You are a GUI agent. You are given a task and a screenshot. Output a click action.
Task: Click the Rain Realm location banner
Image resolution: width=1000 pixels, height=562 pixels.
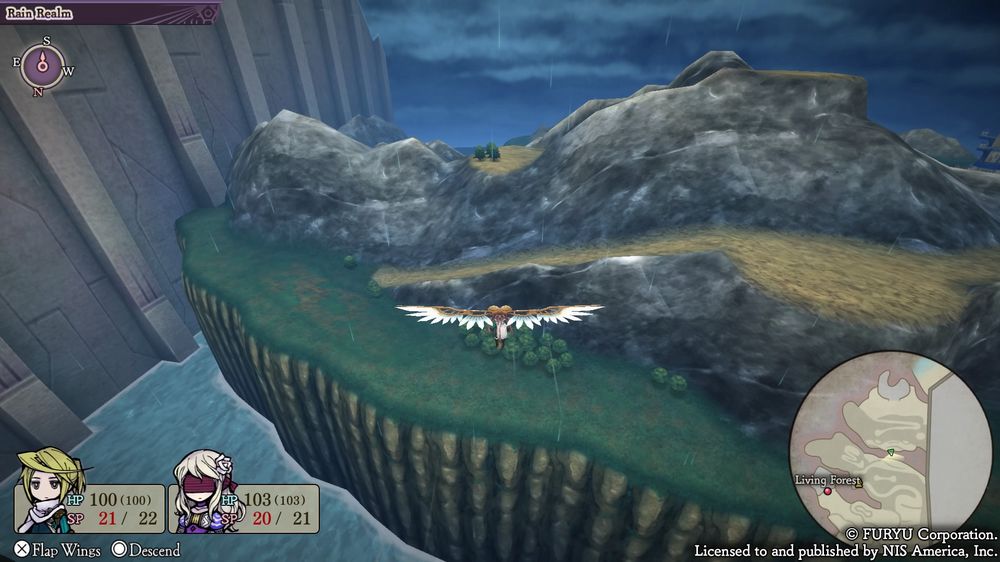click(x=108, y=13)
